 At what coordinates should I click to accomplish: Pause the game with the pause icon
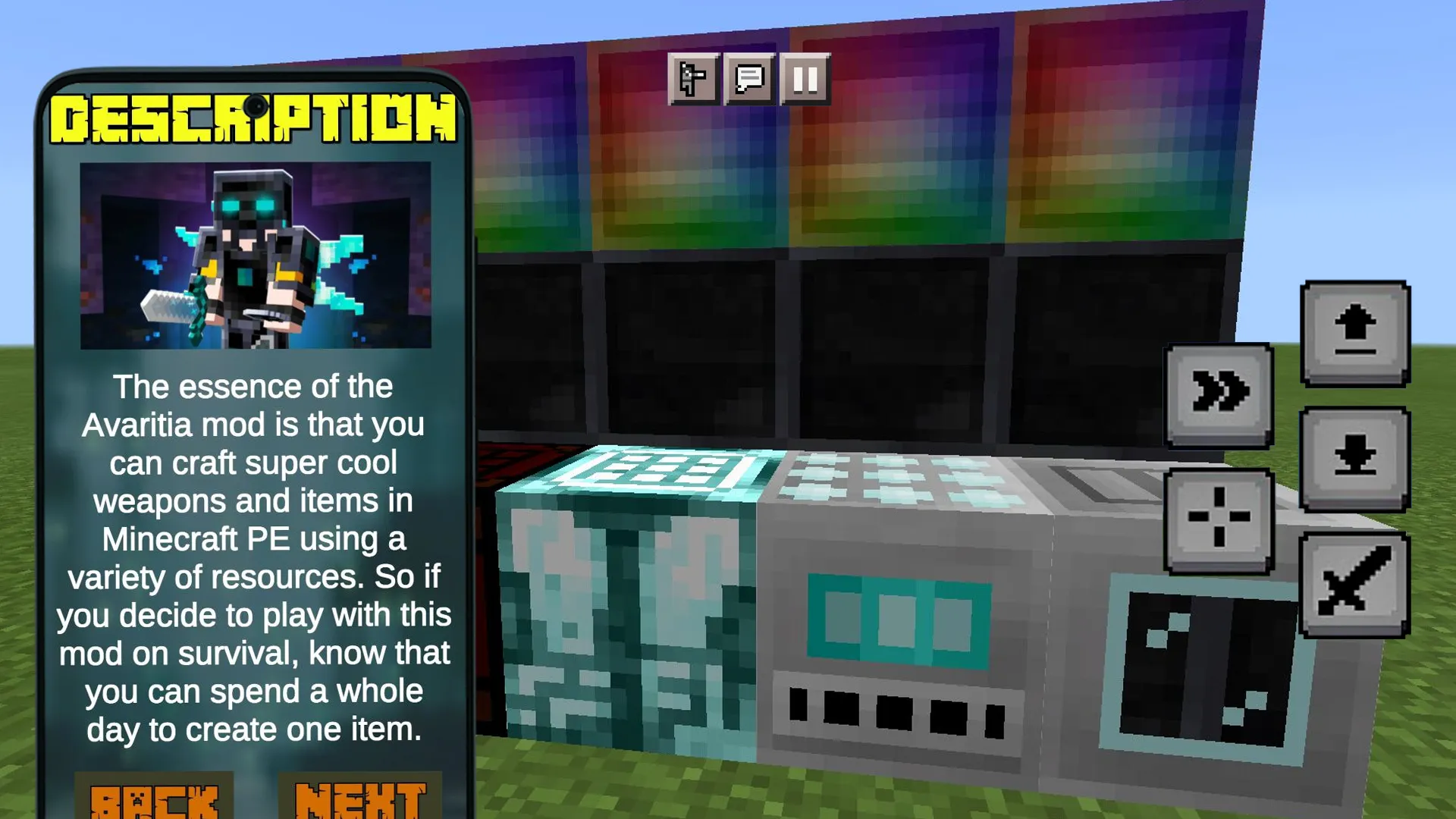pos(804,77)
